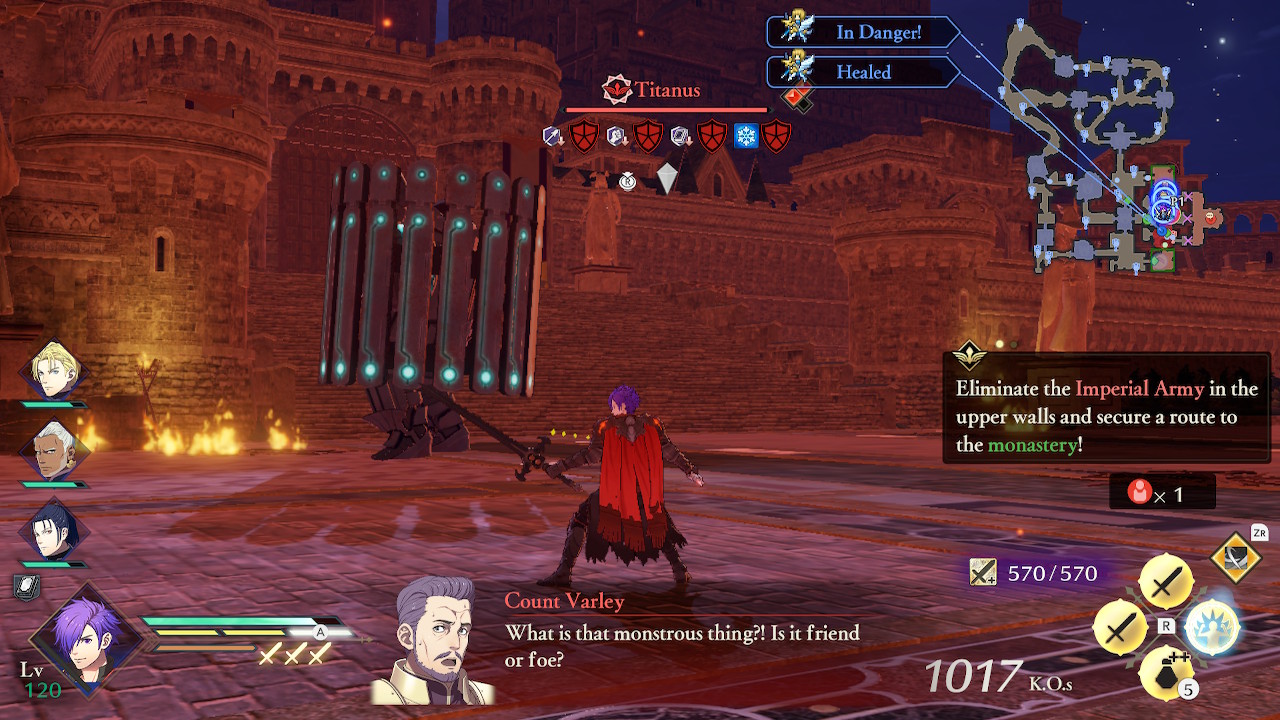Enable the silver gem target marker above Titanus
Image resolution: width=1280 pixels, height=720 pixels.
click(667, 177)
